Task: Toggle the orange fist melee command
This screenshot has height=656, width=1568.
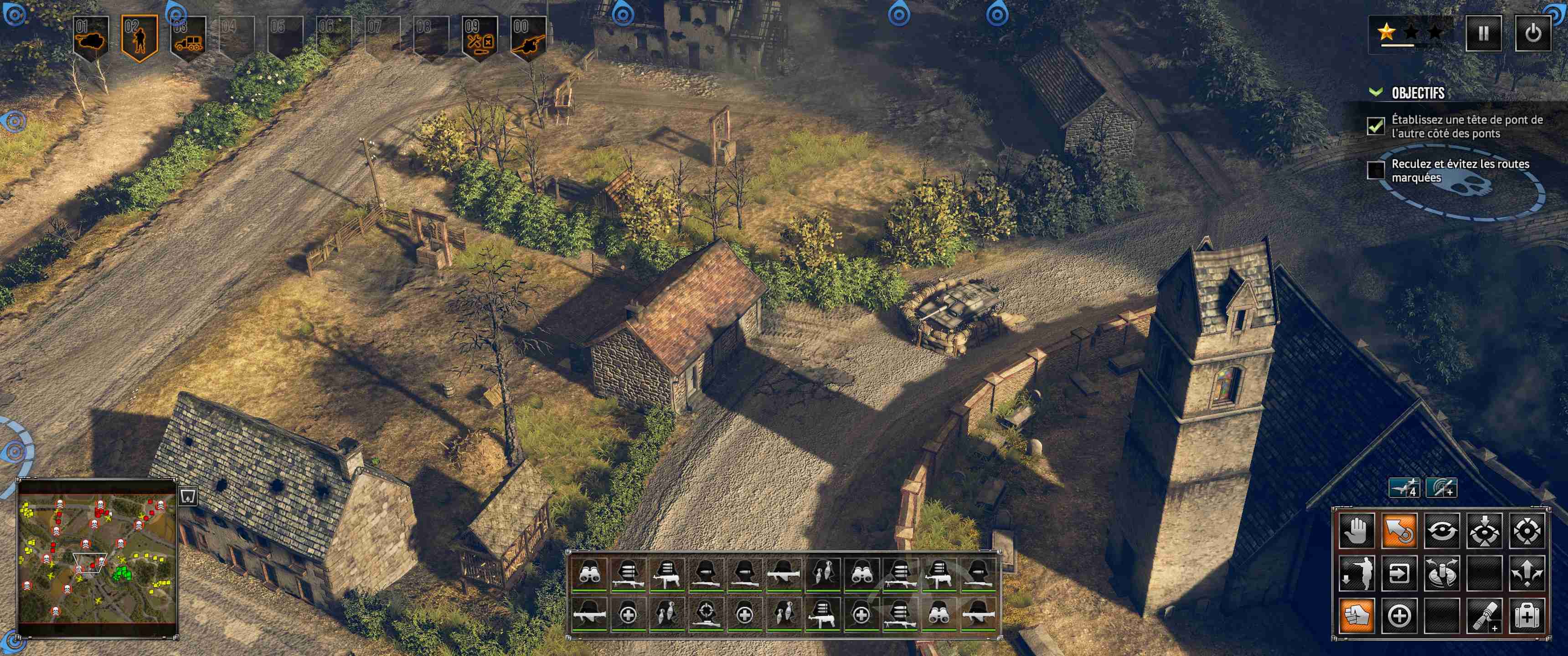Action: pos(1356,616)
